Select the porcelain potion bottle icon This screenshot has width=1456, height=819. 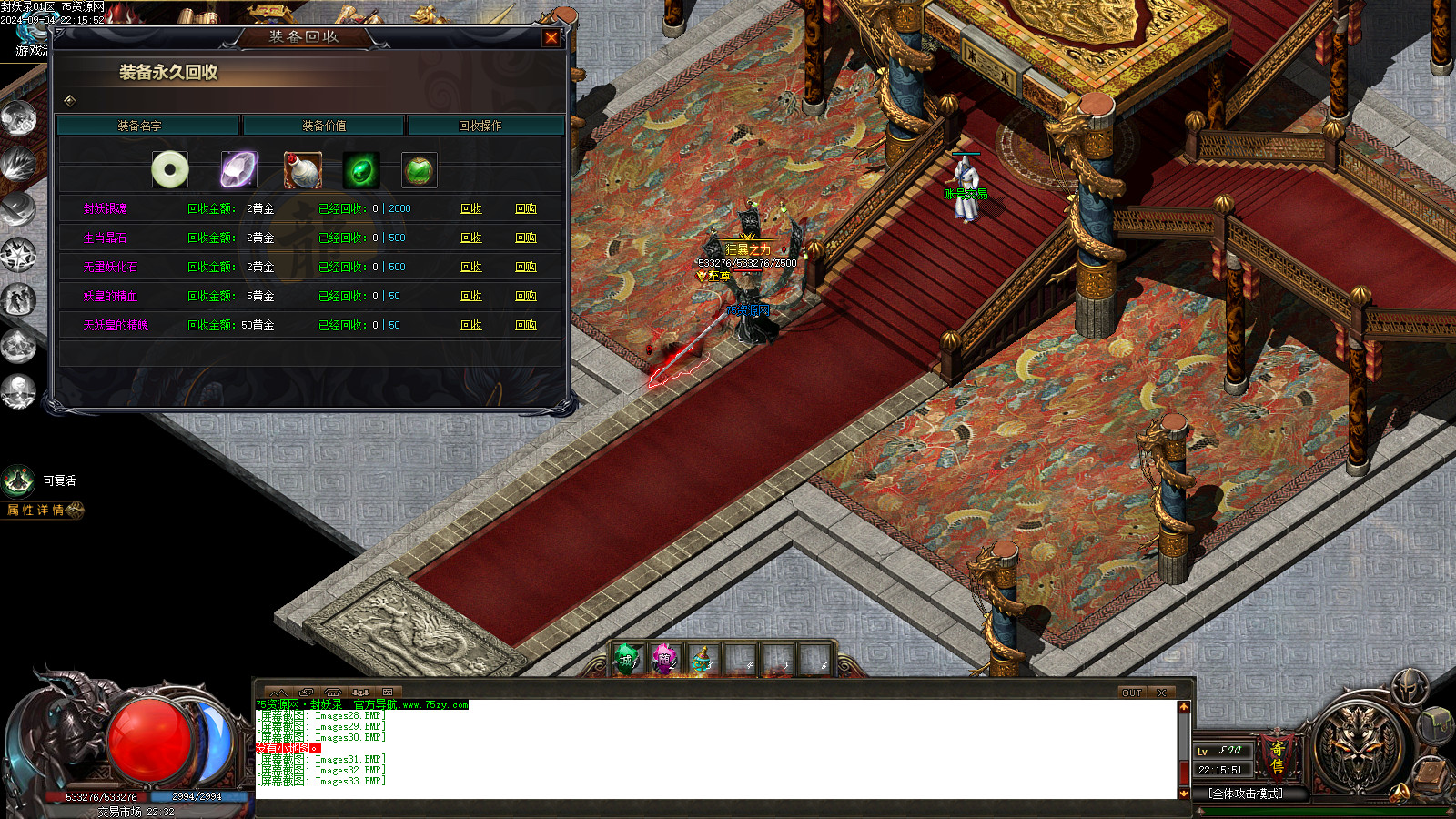tap(302, 169)
